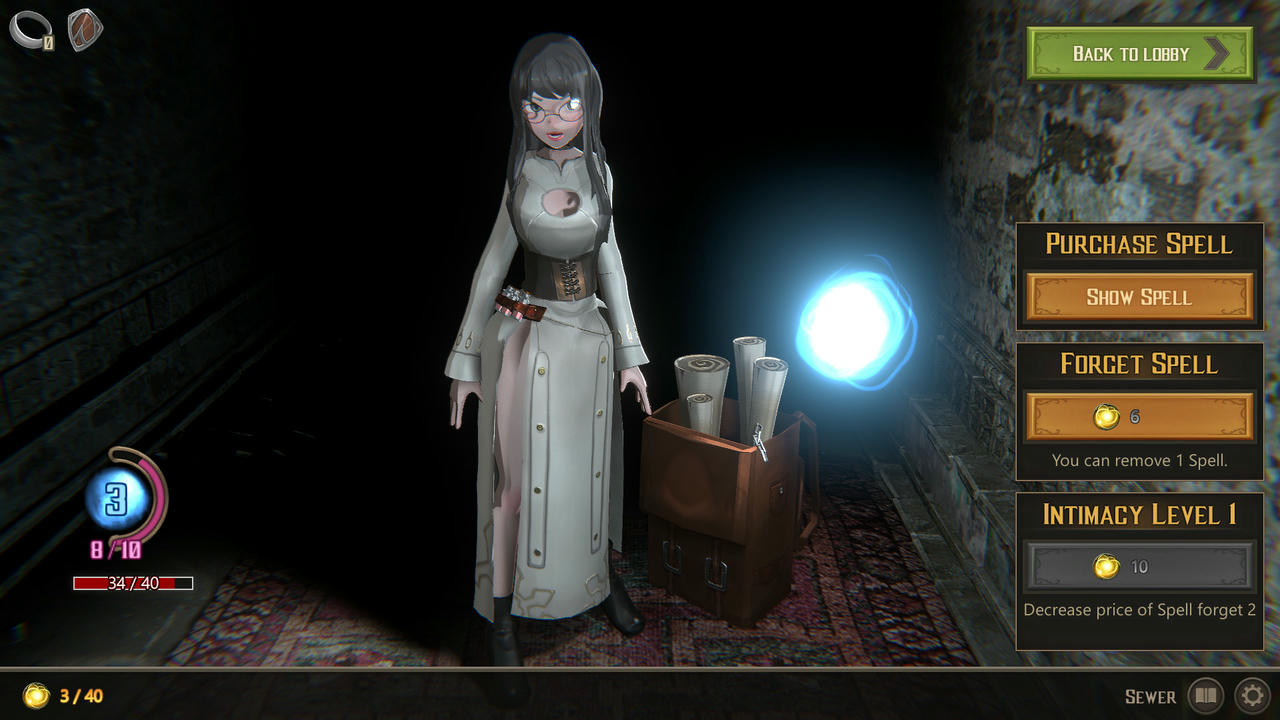Image resolution: width=1280 pixels, height=720 pixels.
Task: Pay 6 gold to forget a spell
Action: (x=1139, y=417)
